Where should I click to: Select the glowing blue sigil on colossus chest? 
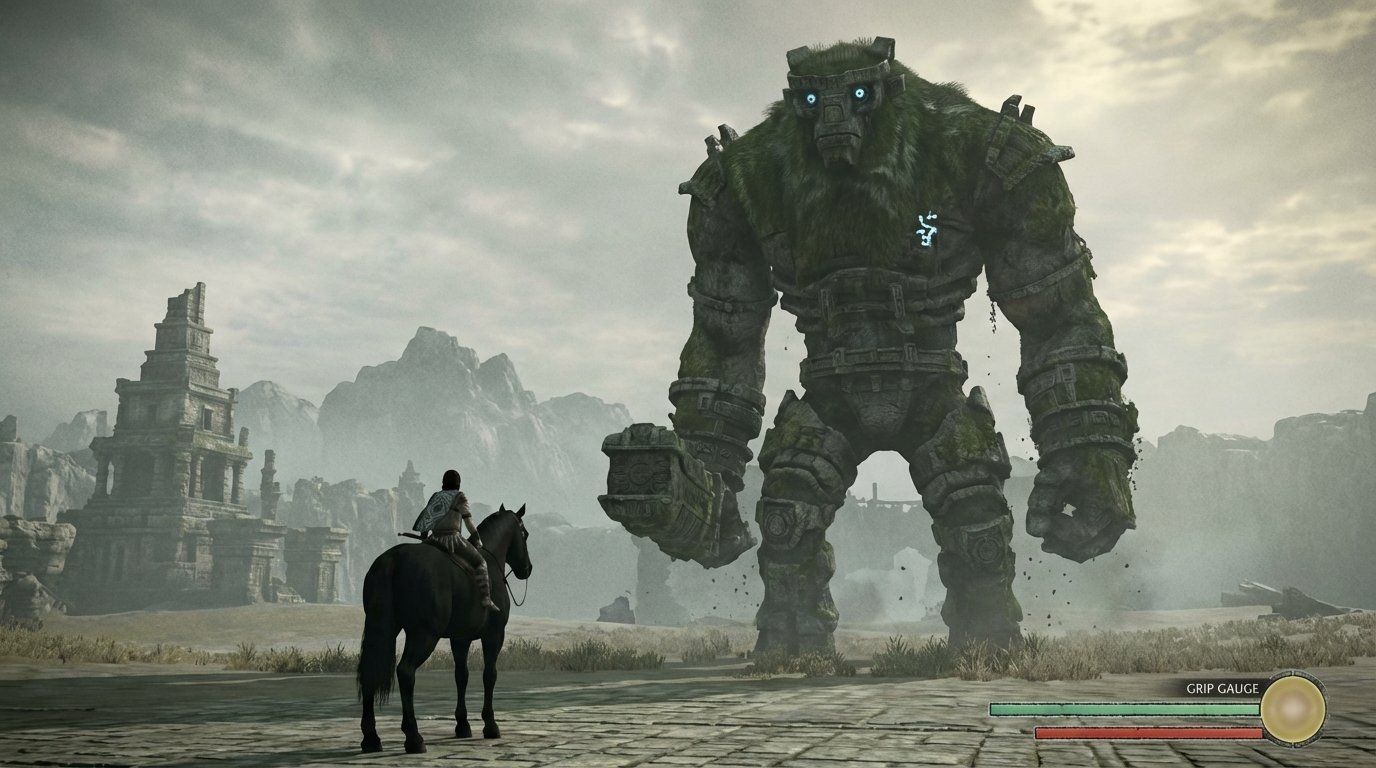(x=926, y=228)
